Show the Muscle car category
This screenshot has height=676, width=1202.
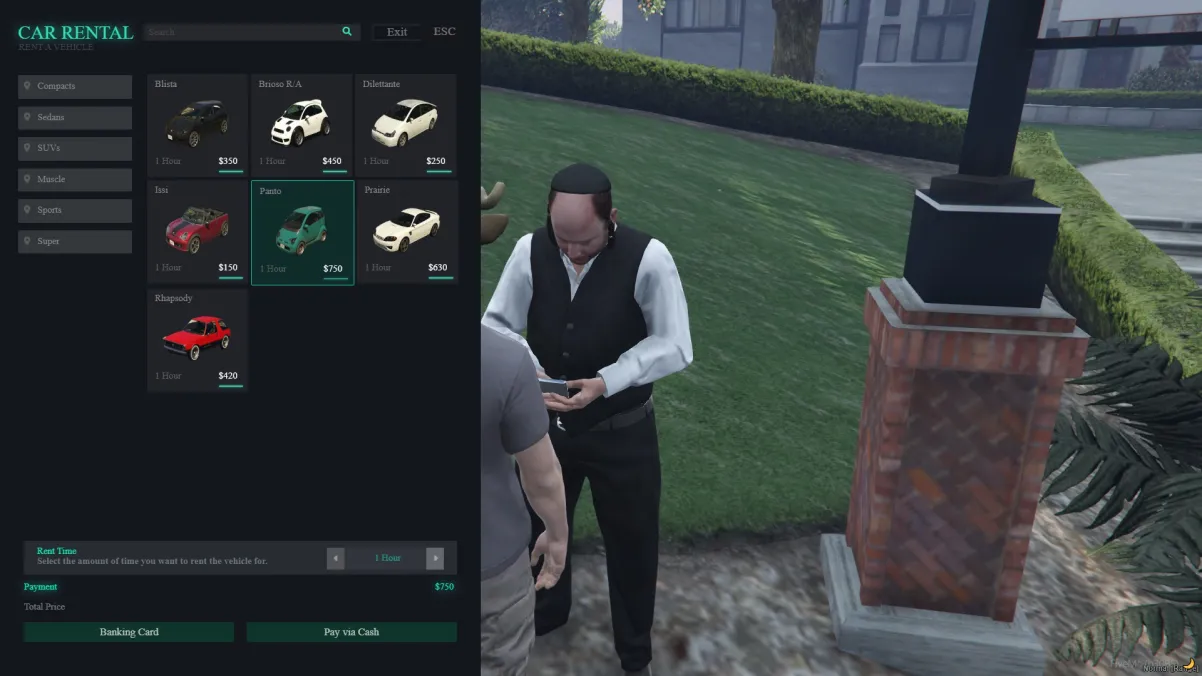[x=75, y=180]
